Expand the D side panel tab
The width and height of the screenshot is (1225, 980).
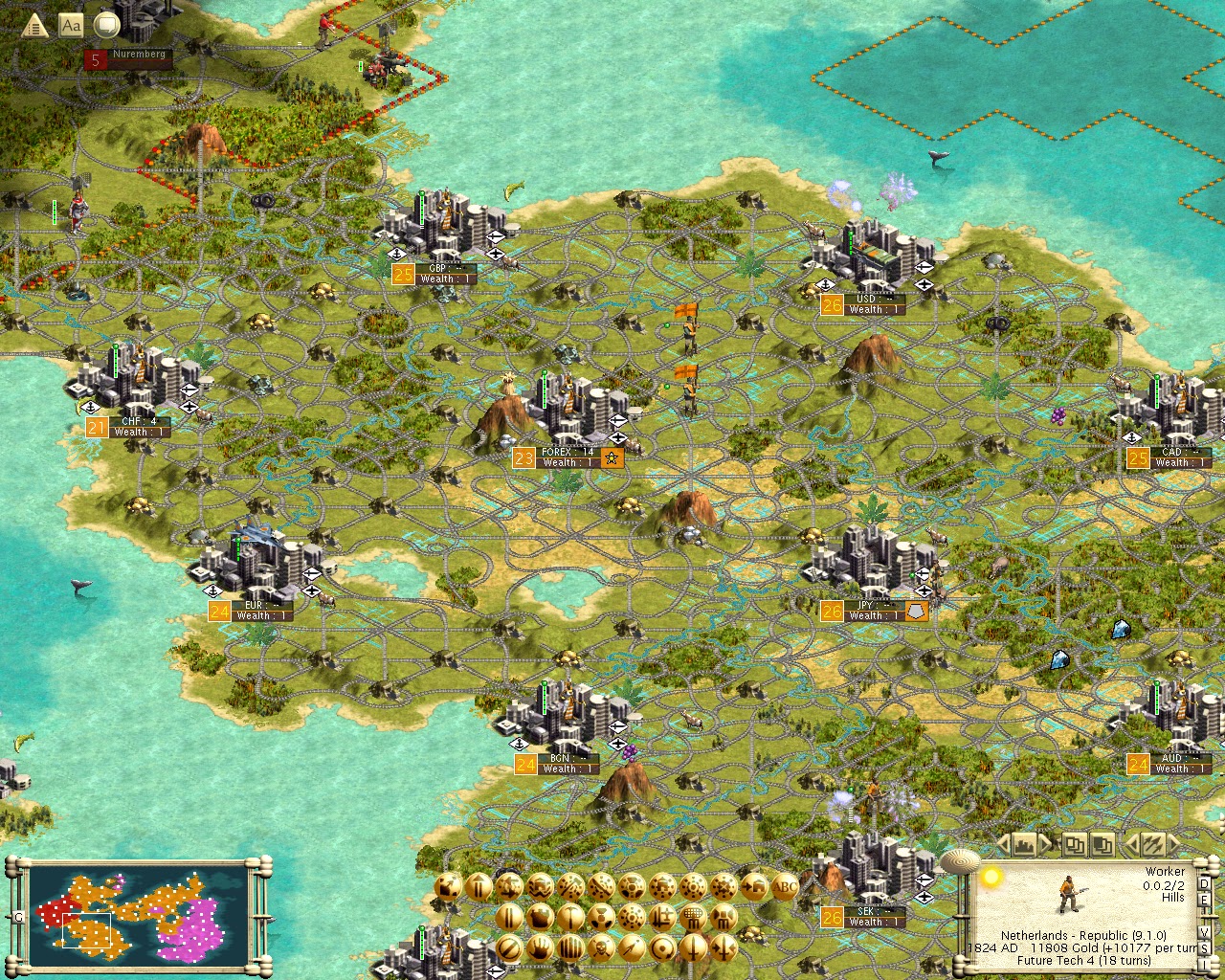coord(1203,885)
